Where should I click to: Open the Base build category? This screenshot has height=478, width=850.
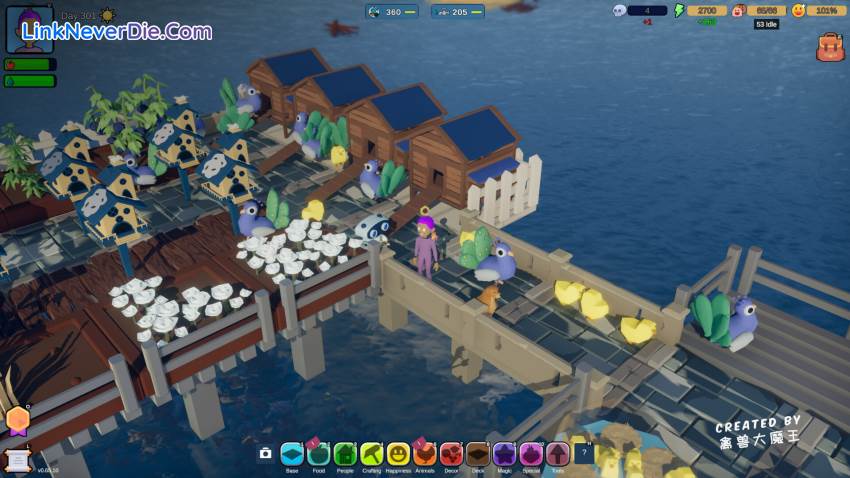[x=292, y=454]
